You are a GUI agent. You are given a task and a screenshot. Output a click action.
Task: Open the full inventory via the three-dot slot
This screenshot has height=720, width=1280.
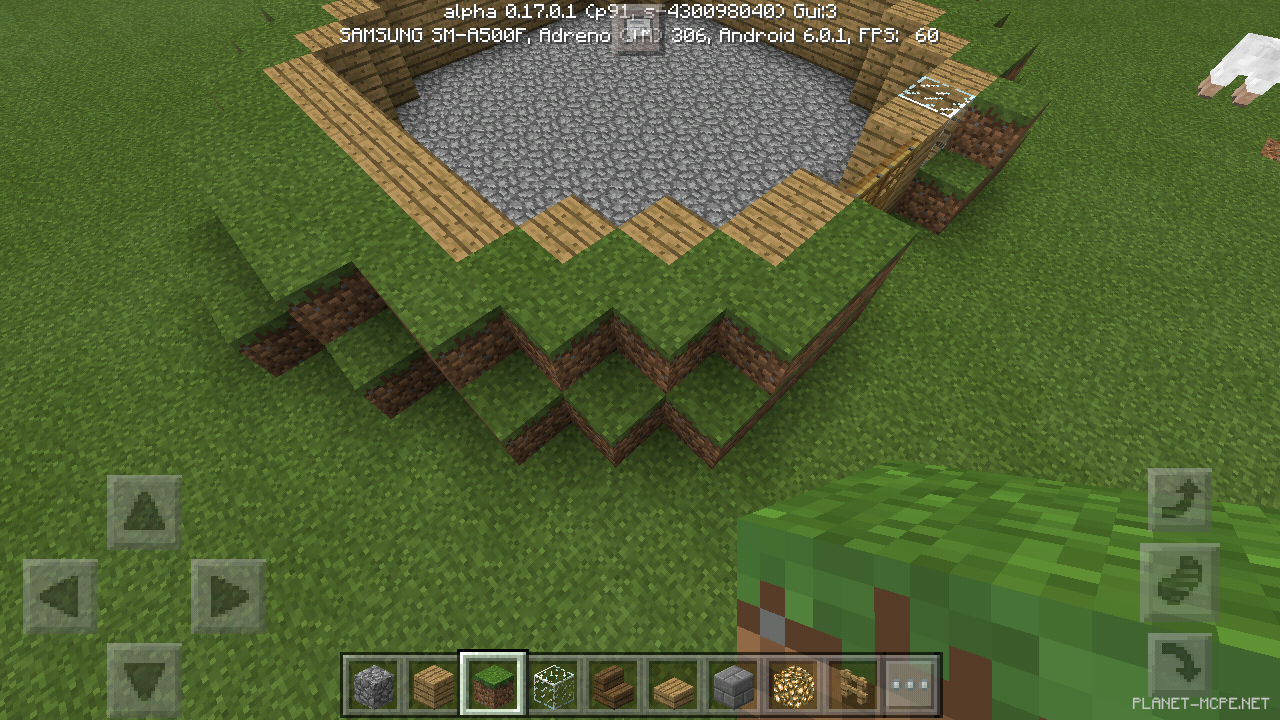(x=908, y=684)
